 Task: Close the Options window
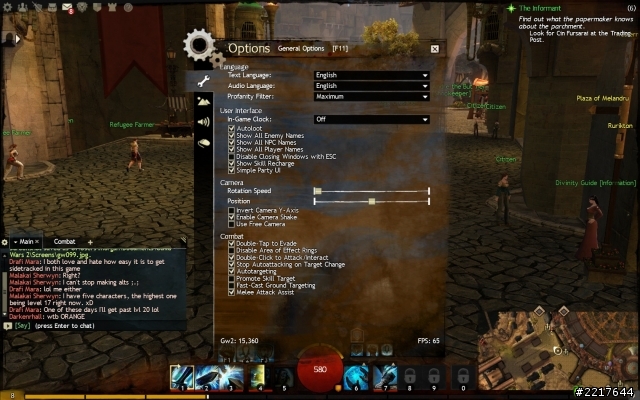pyautogui.click(x=434, y=48)
